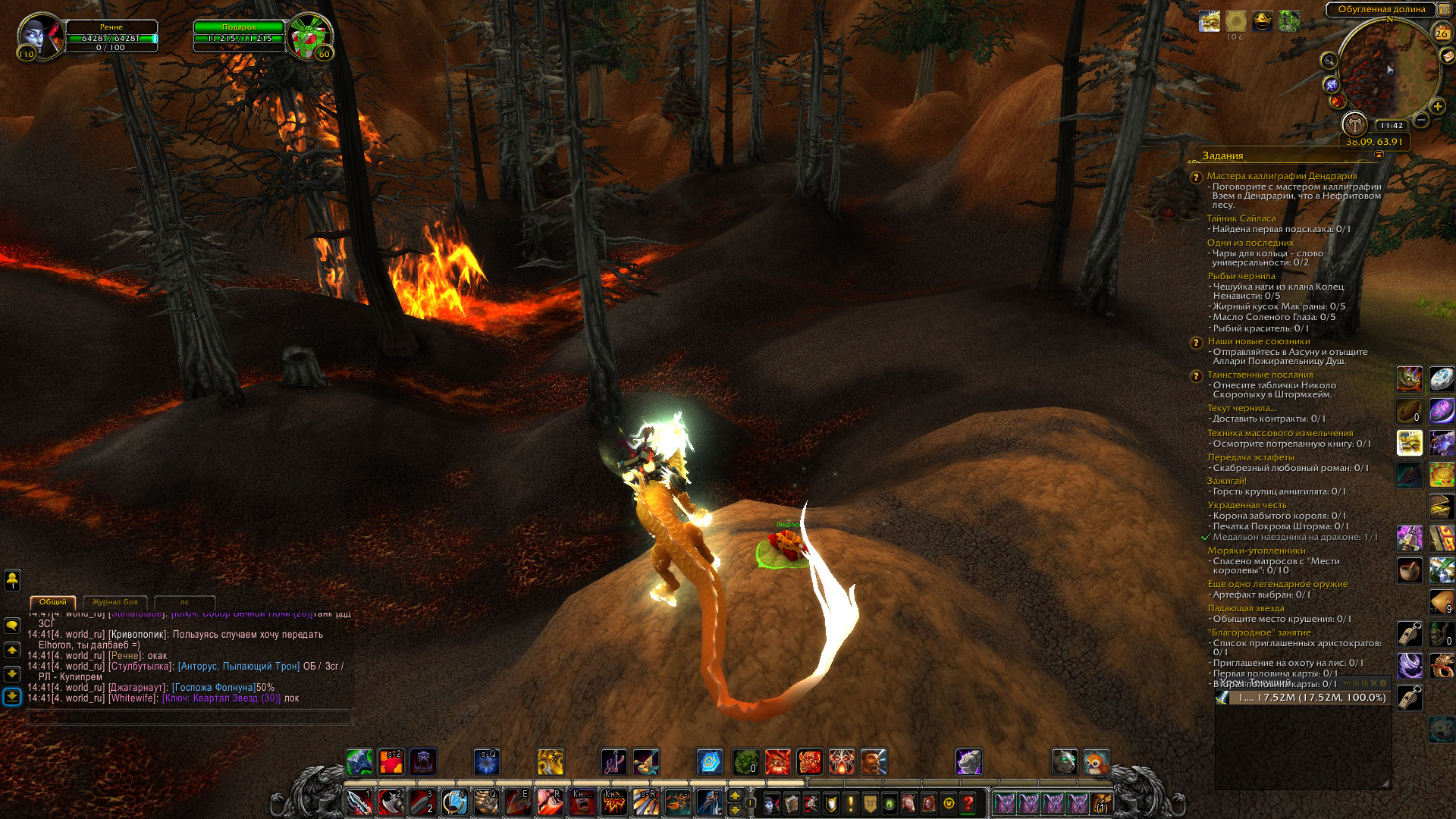Select the Рыбьи чернила quest header

(1241, 276)
